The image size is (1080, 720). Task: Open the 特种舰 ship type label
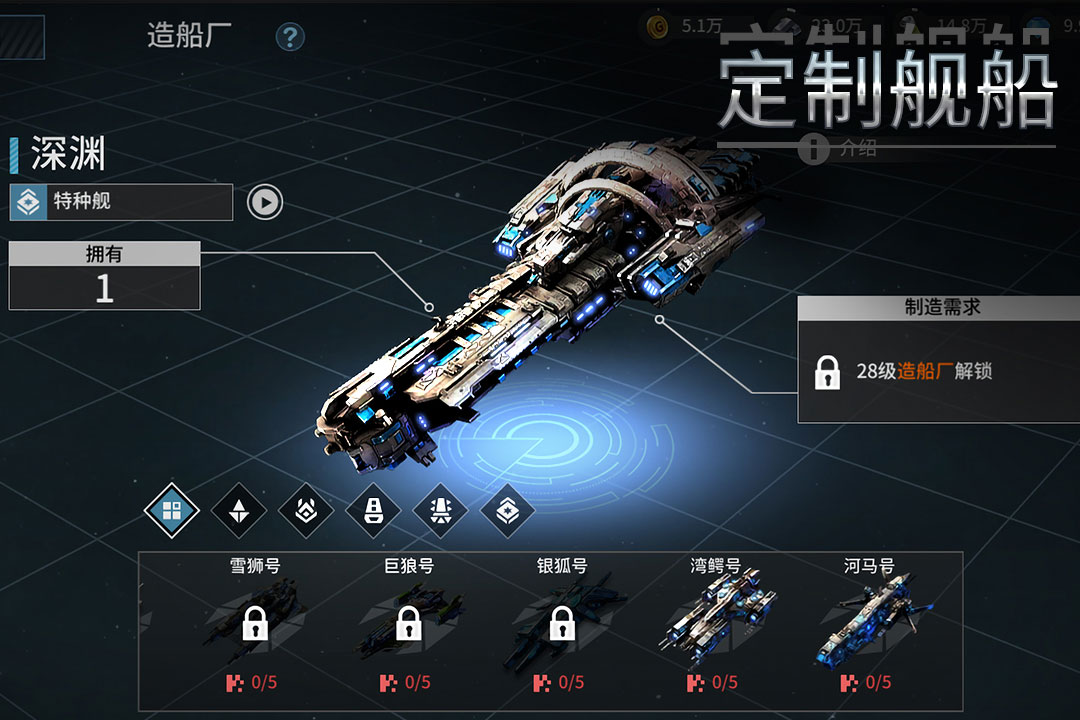pyautogui.click(x=121, y=202)
